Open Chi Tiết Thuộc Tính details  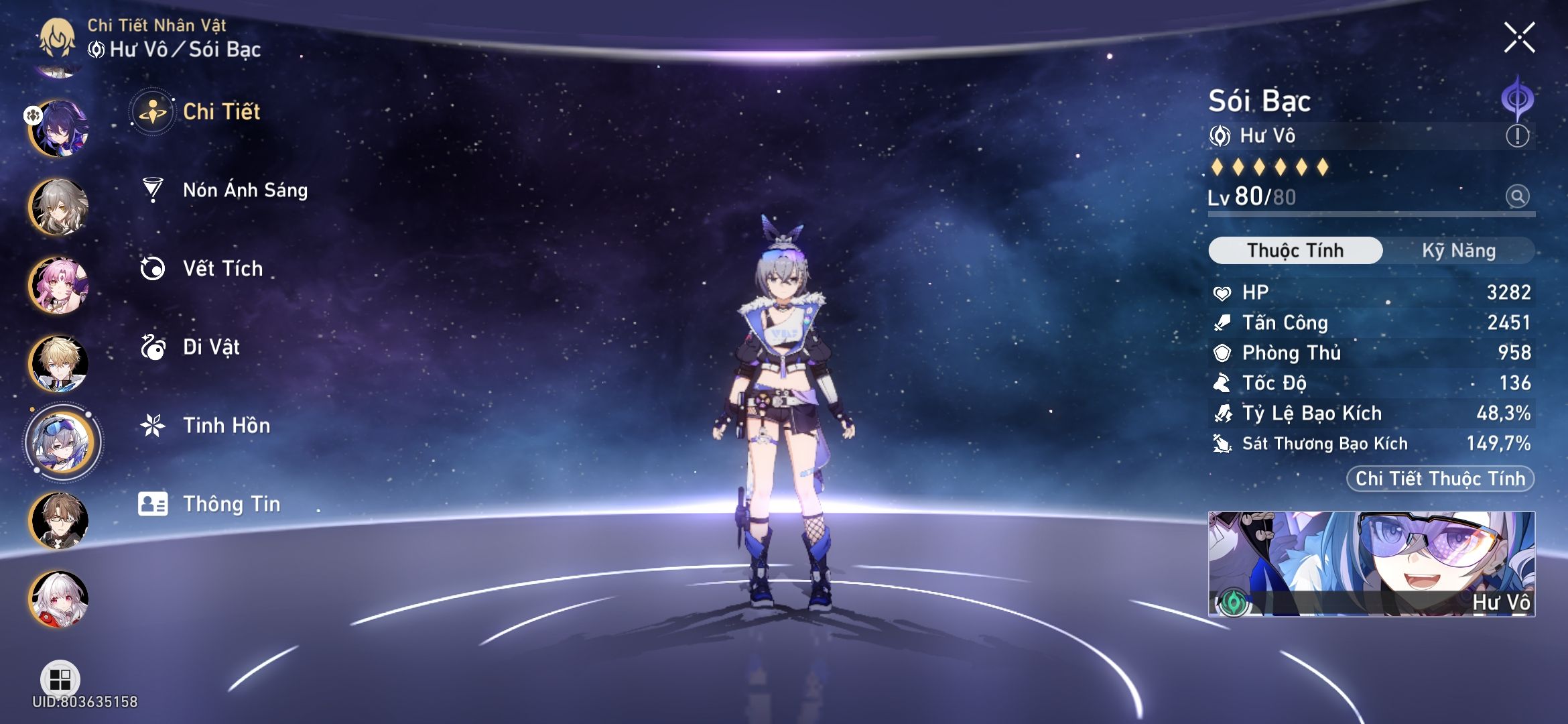[1439, 479]
